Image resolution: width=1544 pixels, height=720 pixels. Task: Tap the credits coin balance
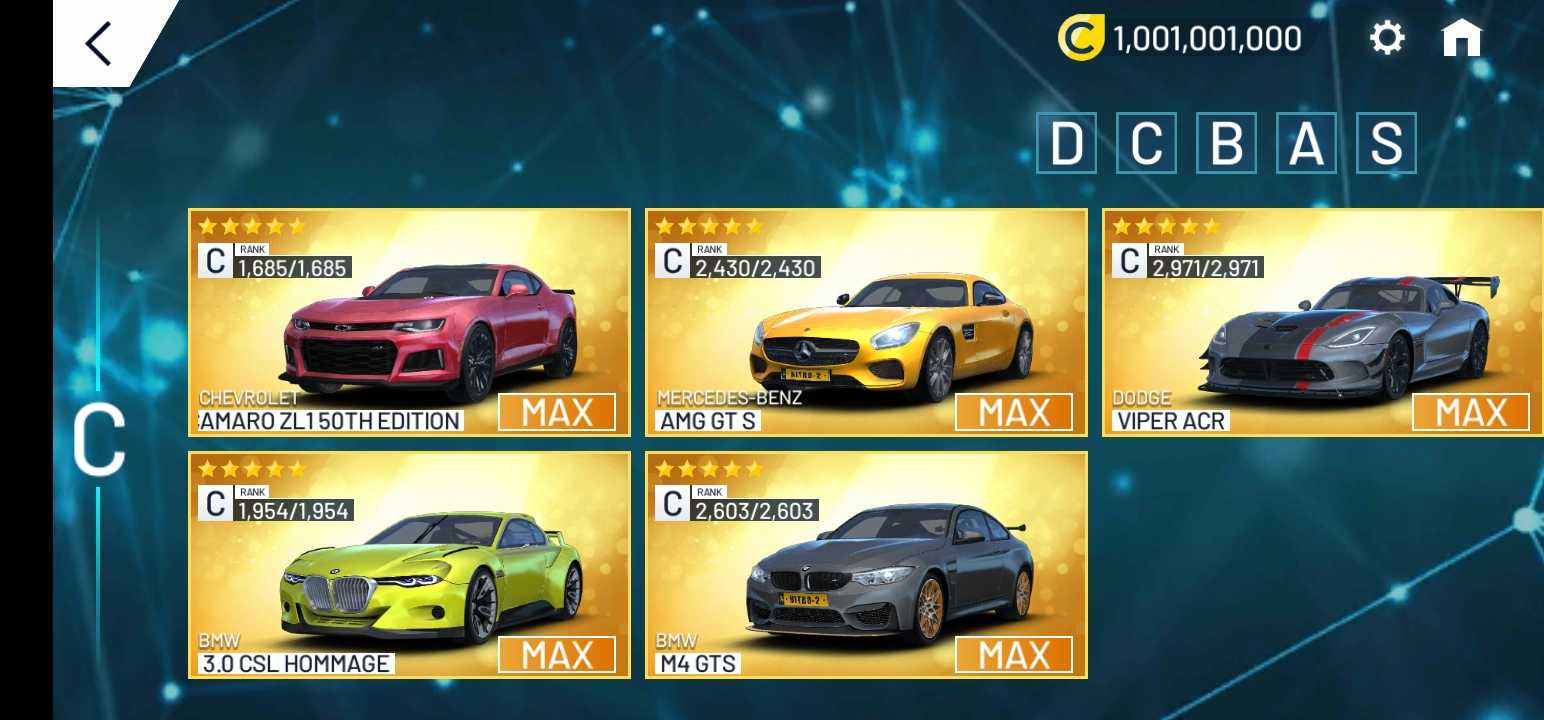tap(1181, 39)
